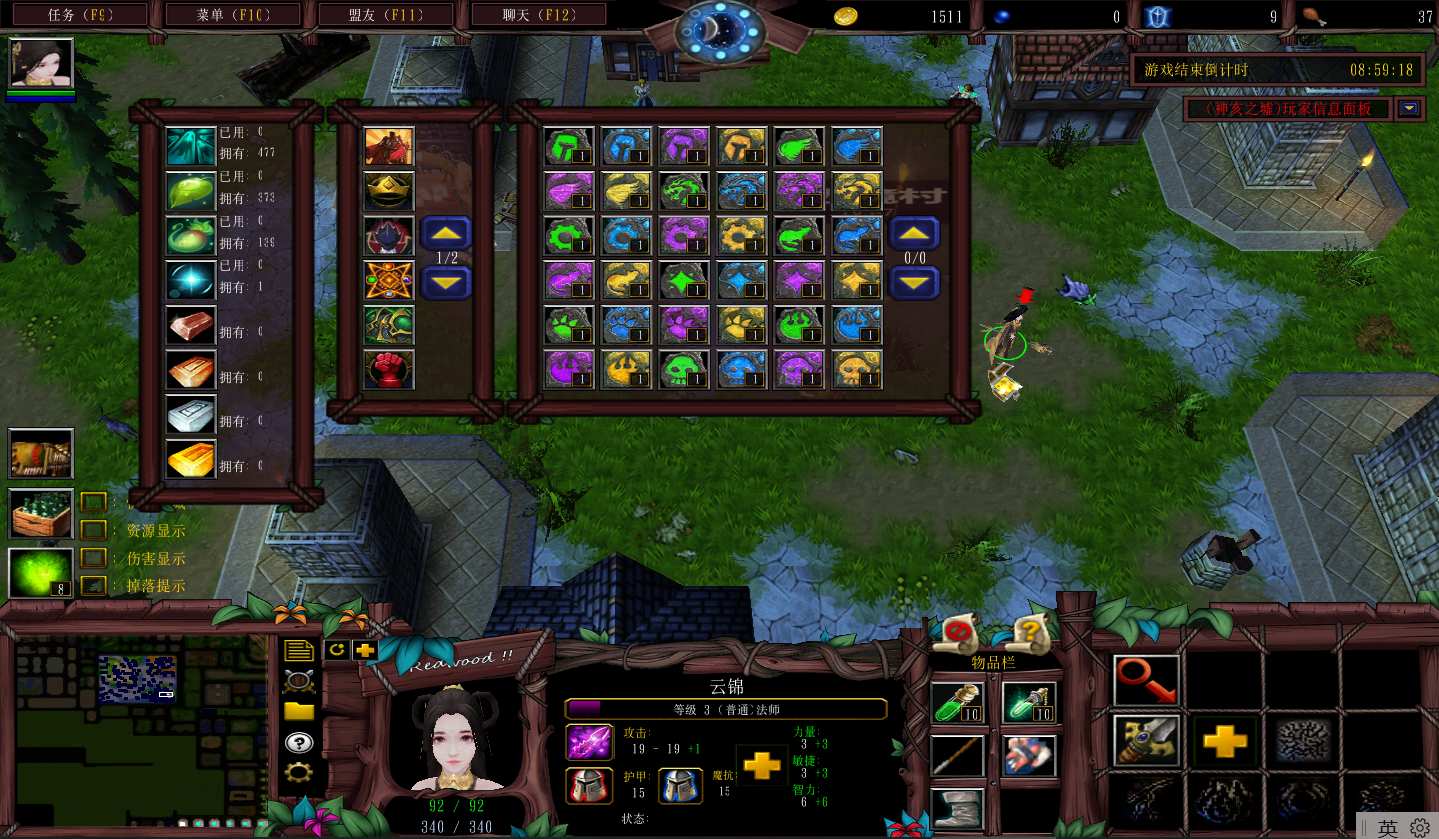Image resolution: width=1439 pixels, height=839 pixels.
Task: Use the green health potion in inventory
Action: [x=957, y=703]
